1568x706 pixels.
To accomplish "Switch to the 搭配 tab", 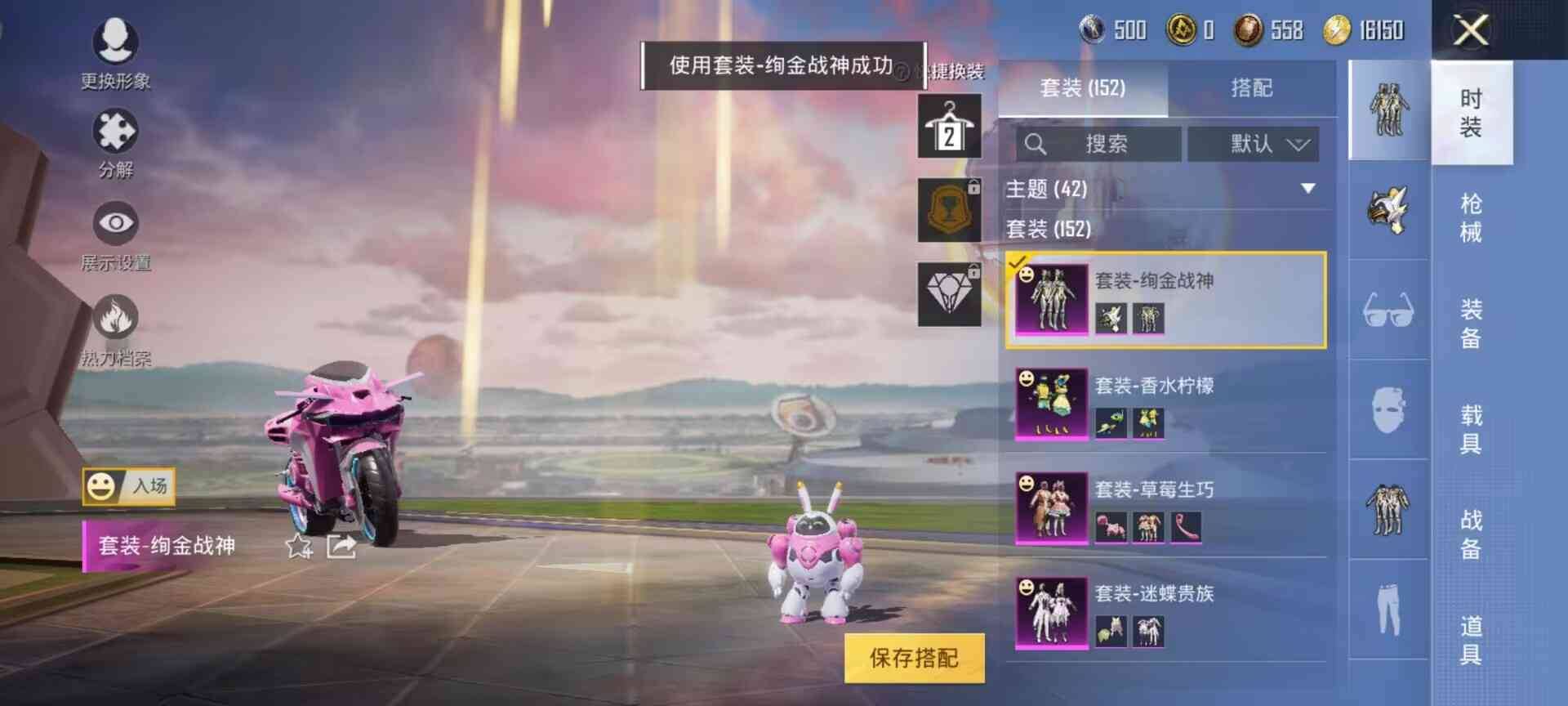I will 1251,88.
